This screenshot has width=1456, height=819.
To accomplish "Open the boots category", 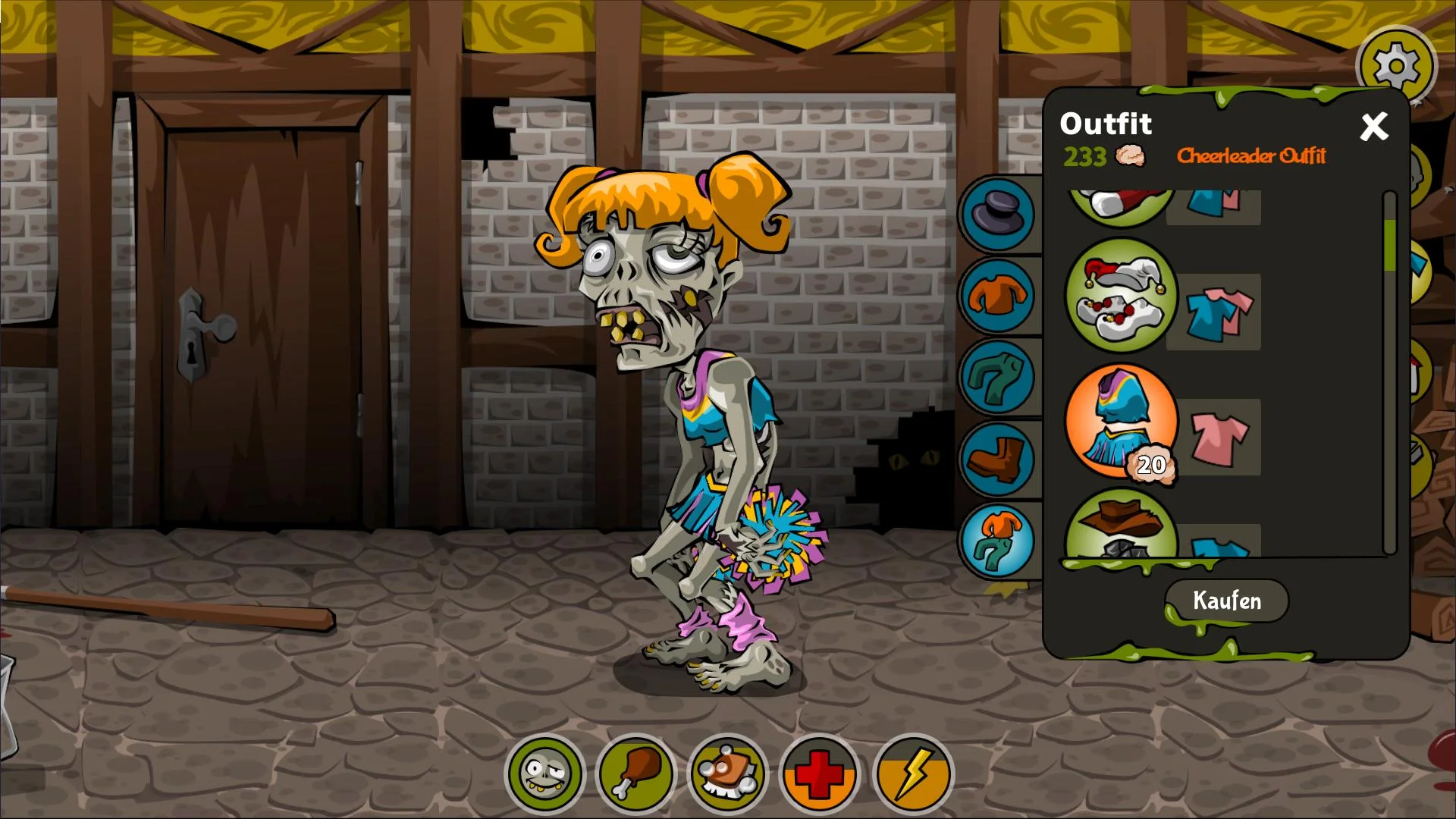I will (998, 459).
